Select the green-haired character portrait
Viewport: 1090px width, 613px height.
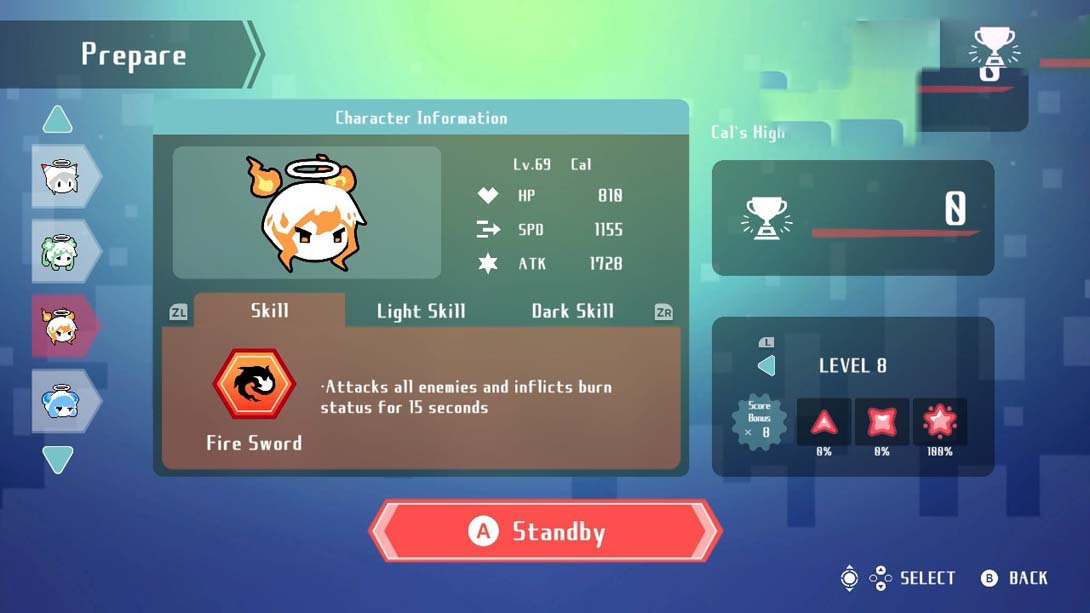(x=62, y=251)
